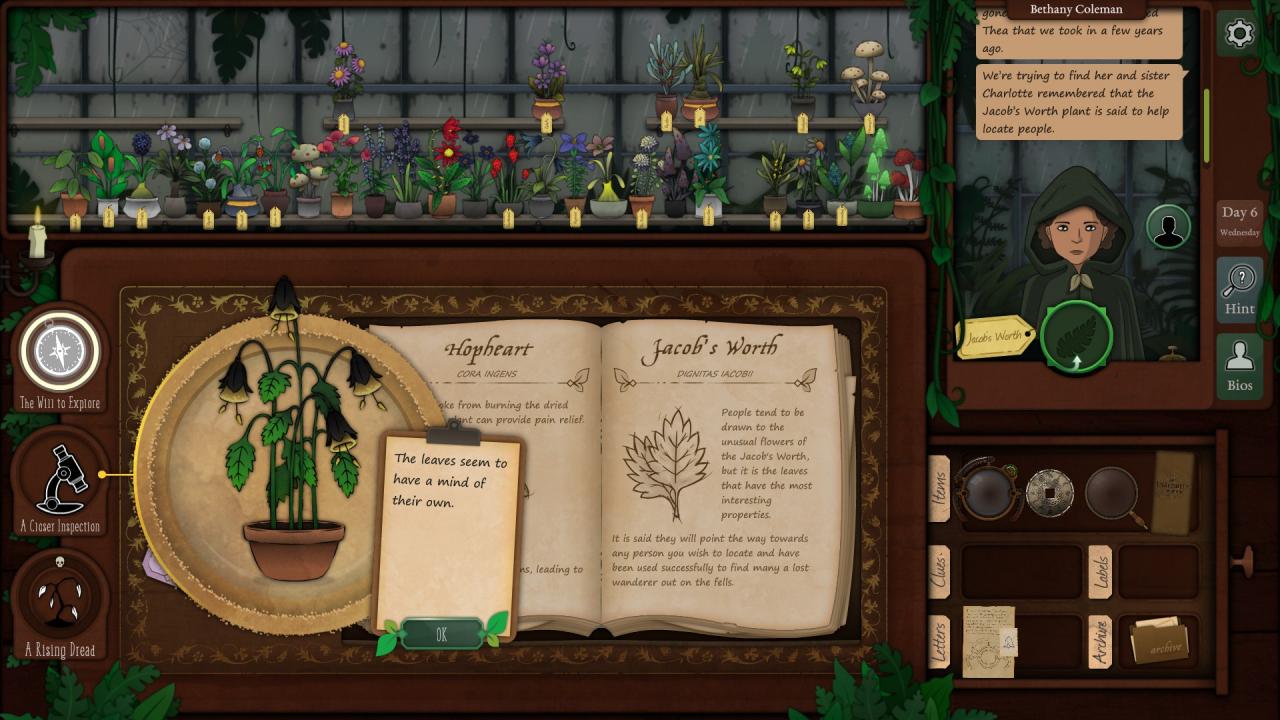The width and height of the screenshot is (1280, 720).
Task: Ask for a Hint
Action: click(1239, 288)
